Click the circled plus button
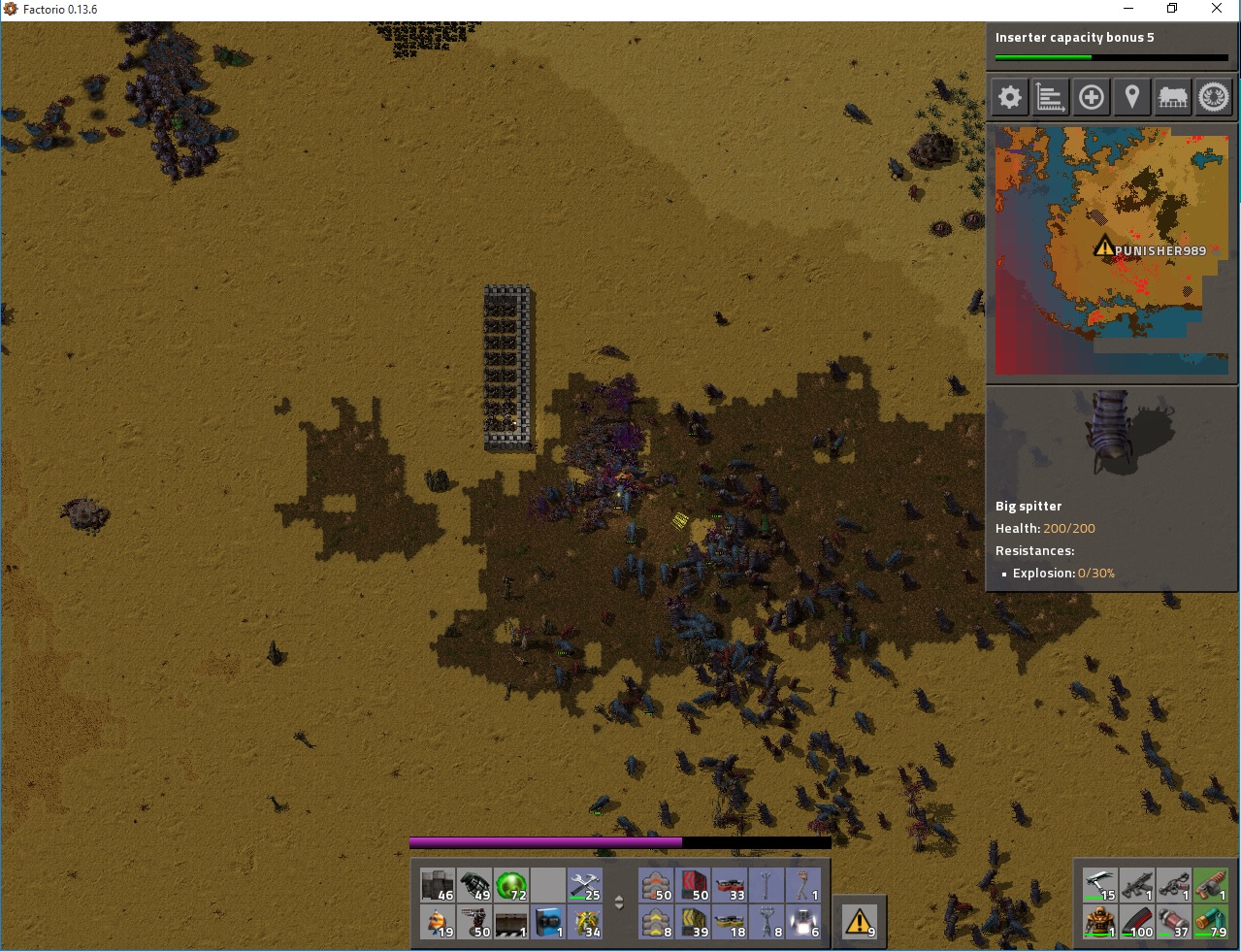 pyautogui.click(x=1092, y=97)
